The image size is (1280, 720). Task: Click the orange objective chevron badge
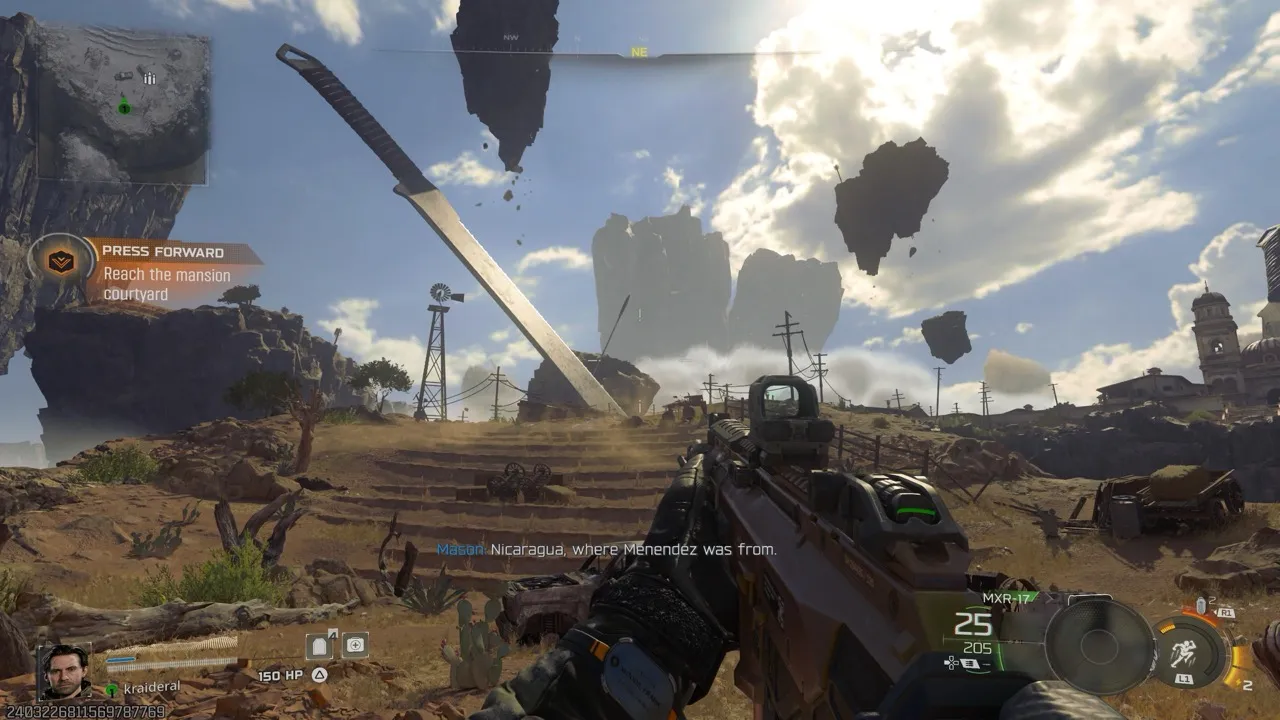pyautogui.click(x=61, y=263)
